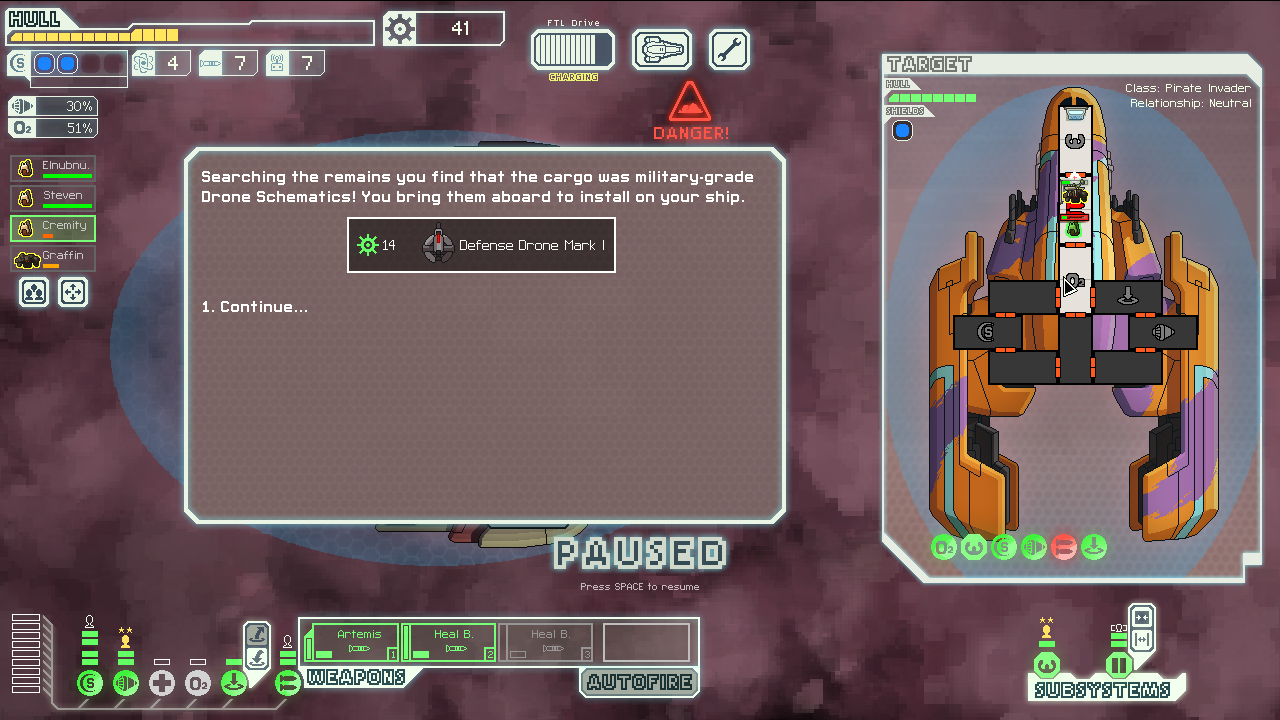Click the Engines system icon

[x=126, y=684]
